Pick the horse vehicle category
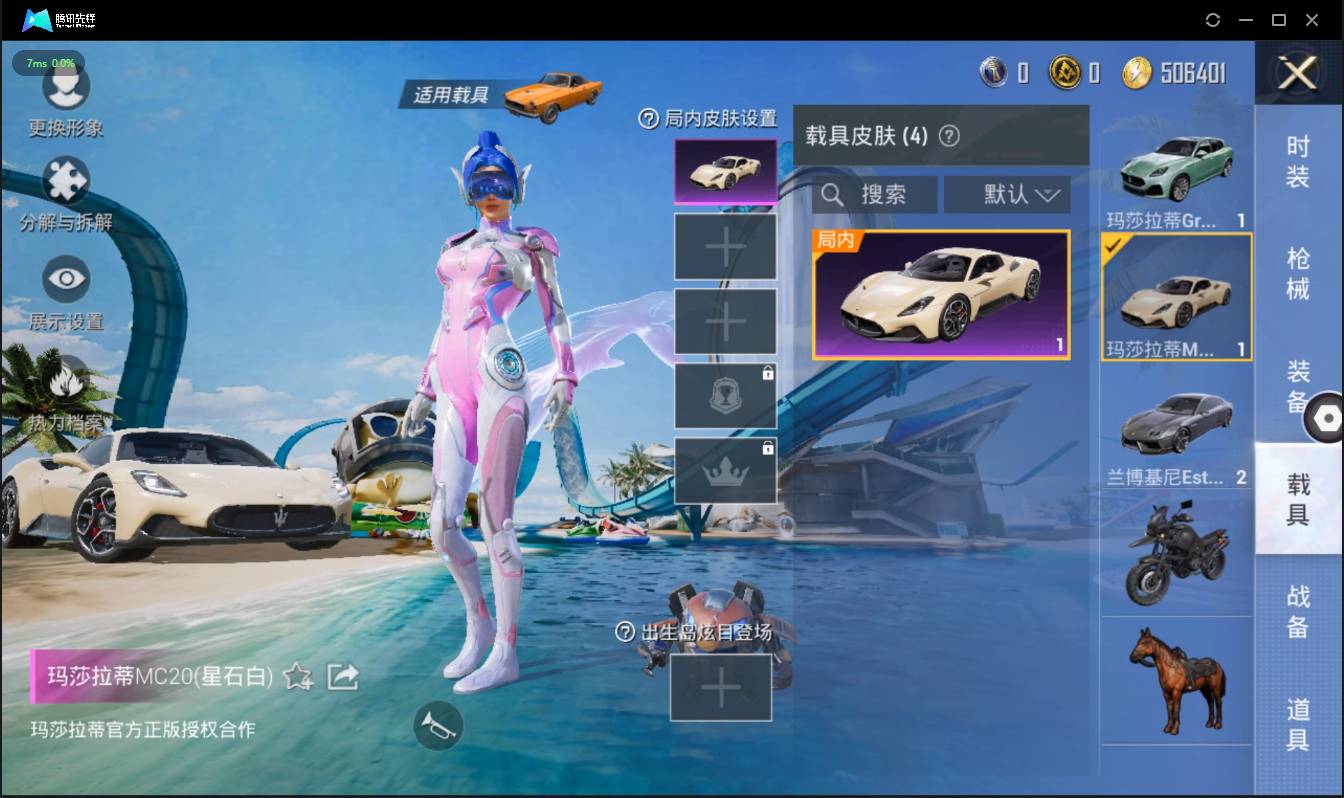Image resolution: width=1344 pixels, height=798 pixels. click(1176, 680)
